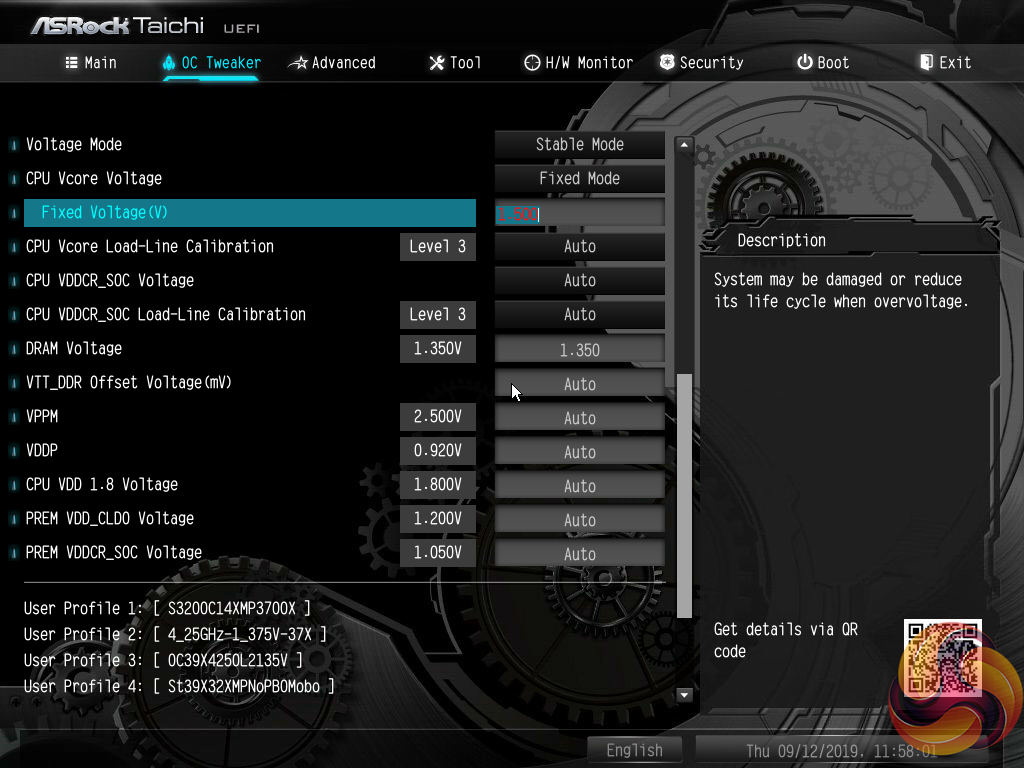Viewport: 1024px width, 768px height.
Task: Change the English language setting
Action: click(634, 750)
